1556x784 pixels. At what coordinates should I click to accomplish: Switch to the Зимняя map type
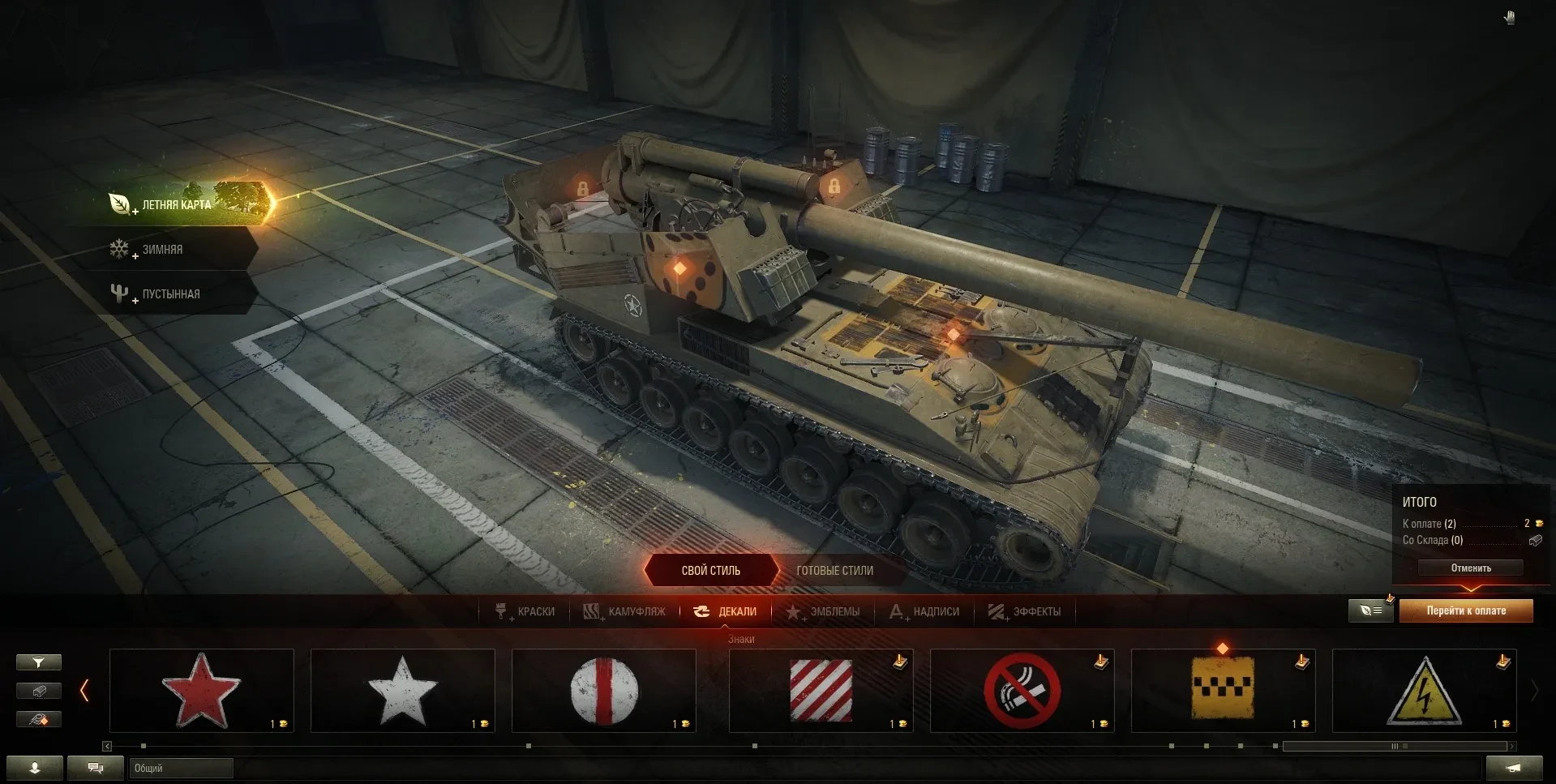tap(161, 250)
